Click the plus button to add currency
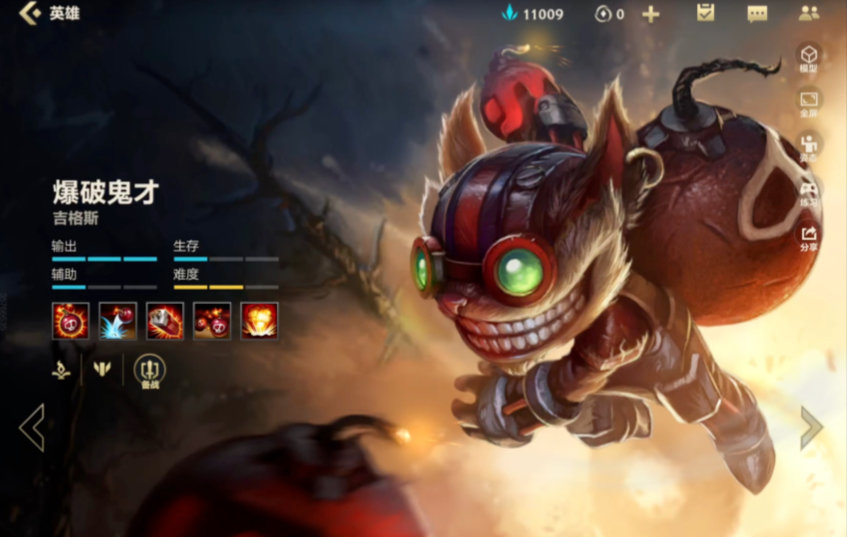This screenshot has height=537, width=847. [651, 14]
